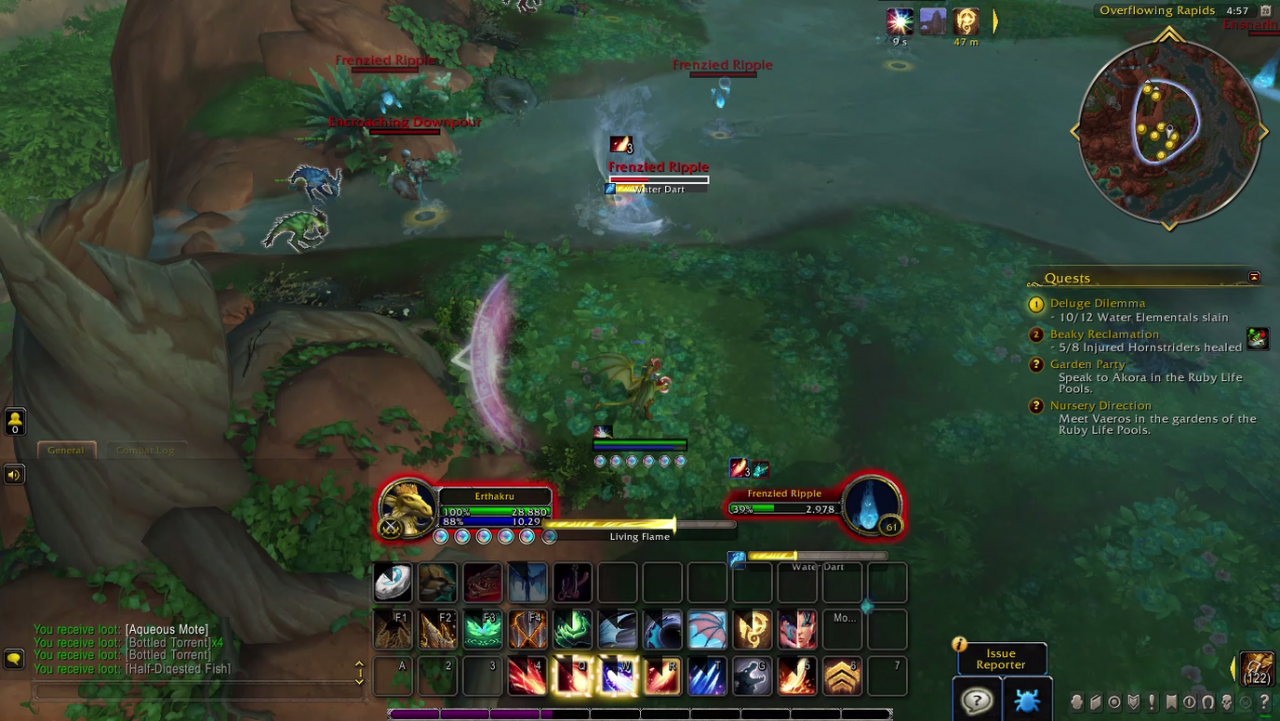Click the blue bug report button

(1027, 701)
